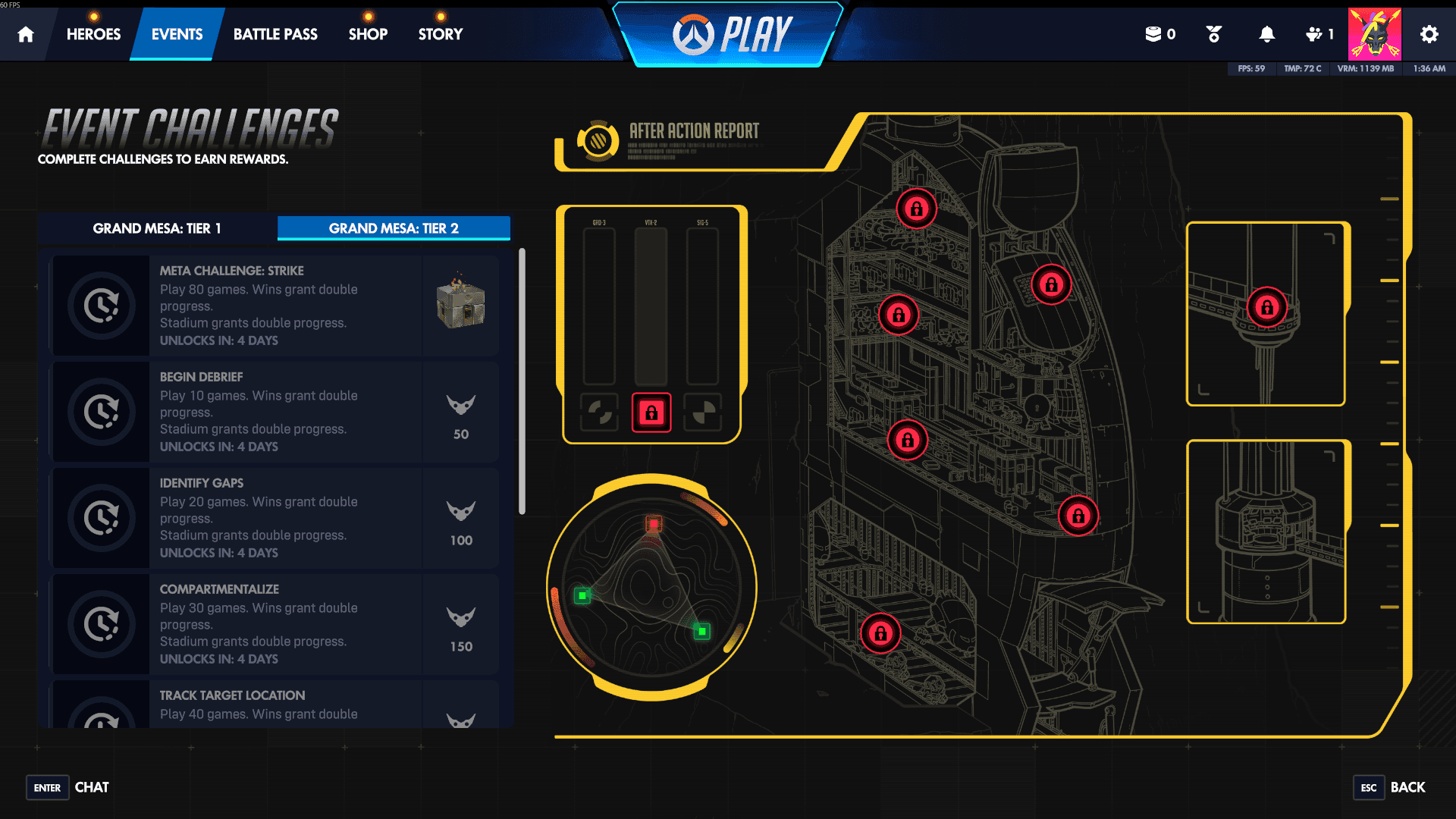Open Chat via the Enter button
The width and height of the screenshot is (1456, 819).
point(48,788)
